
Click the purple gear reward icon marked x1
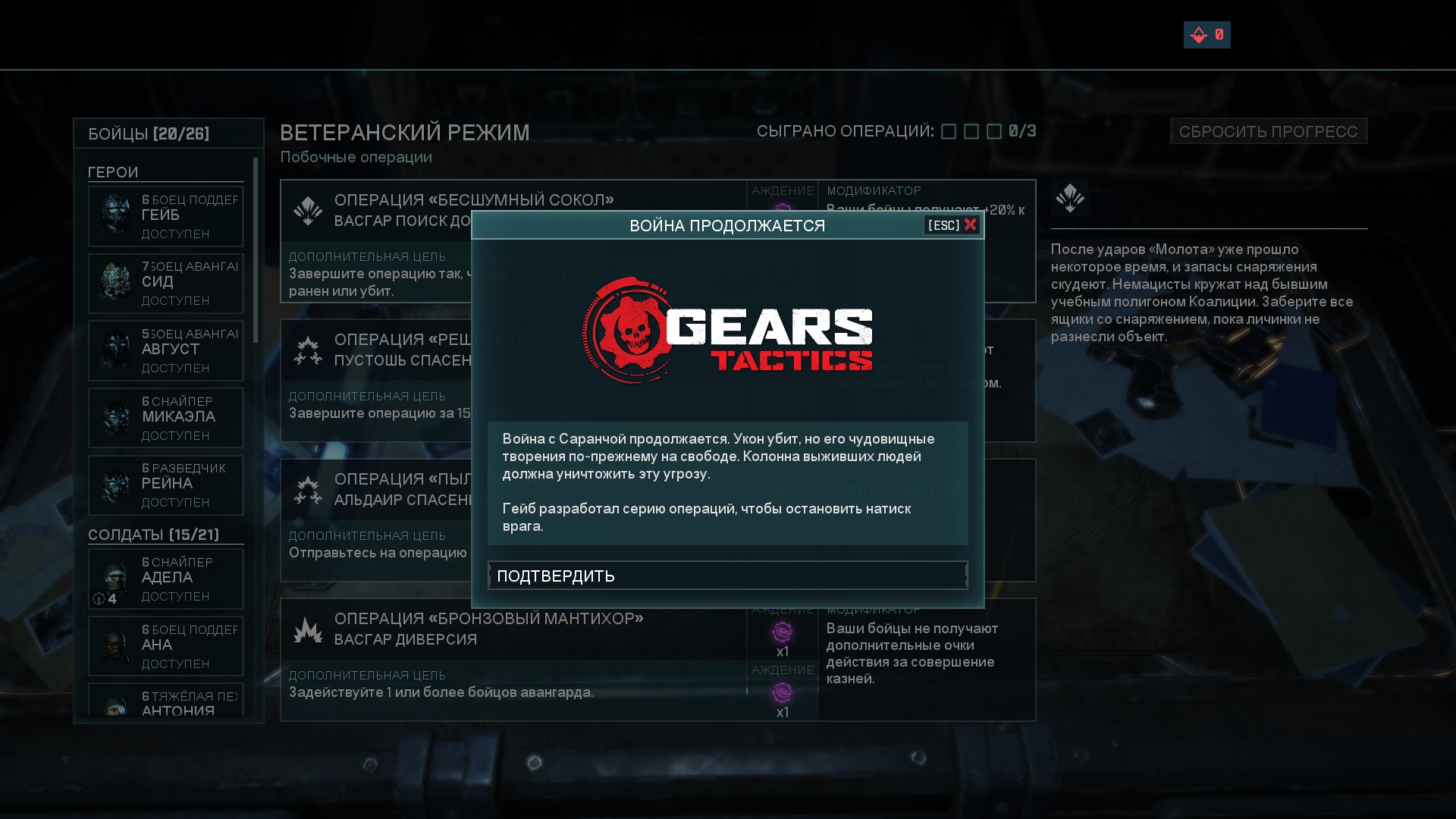pos(785,631)
